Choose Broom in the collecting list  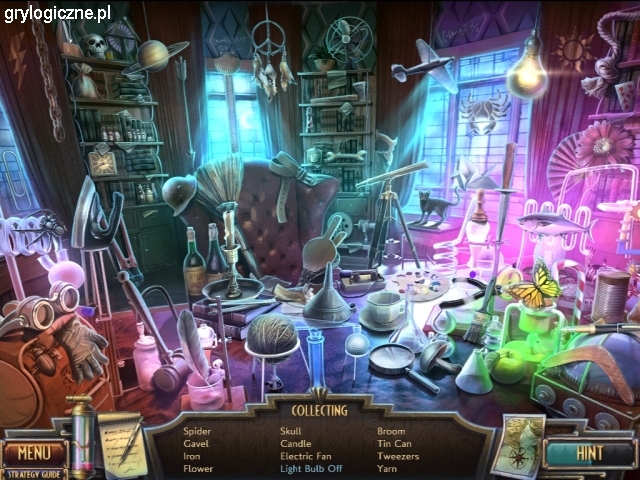click(391, 431)
